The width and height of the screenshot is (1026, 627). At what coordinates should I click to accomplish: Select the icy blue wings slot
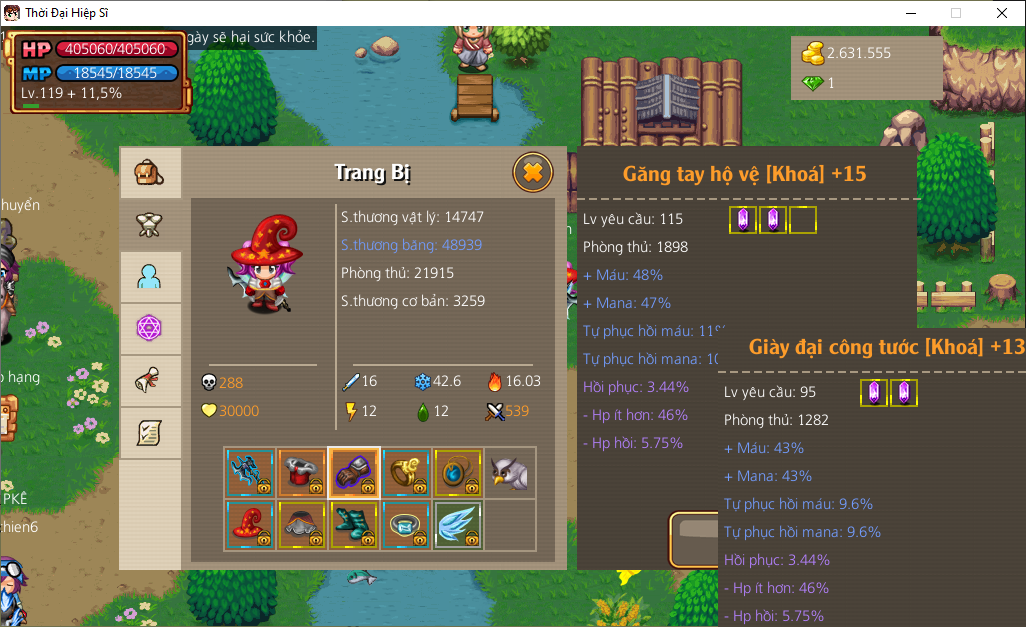(458, 524)
